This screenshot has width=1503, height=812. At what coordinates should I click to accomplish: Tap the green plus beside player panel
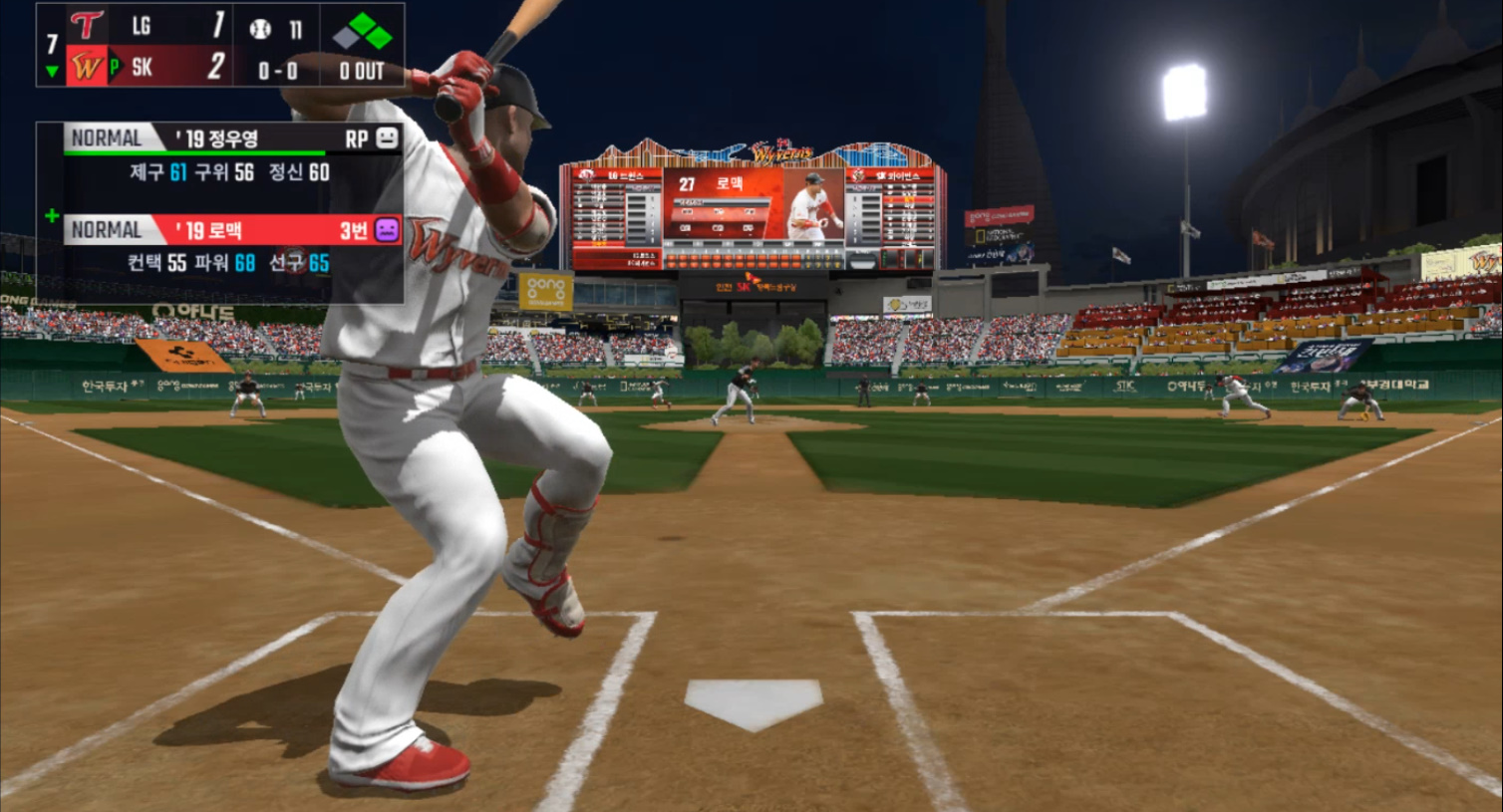(x=52, y=215)
